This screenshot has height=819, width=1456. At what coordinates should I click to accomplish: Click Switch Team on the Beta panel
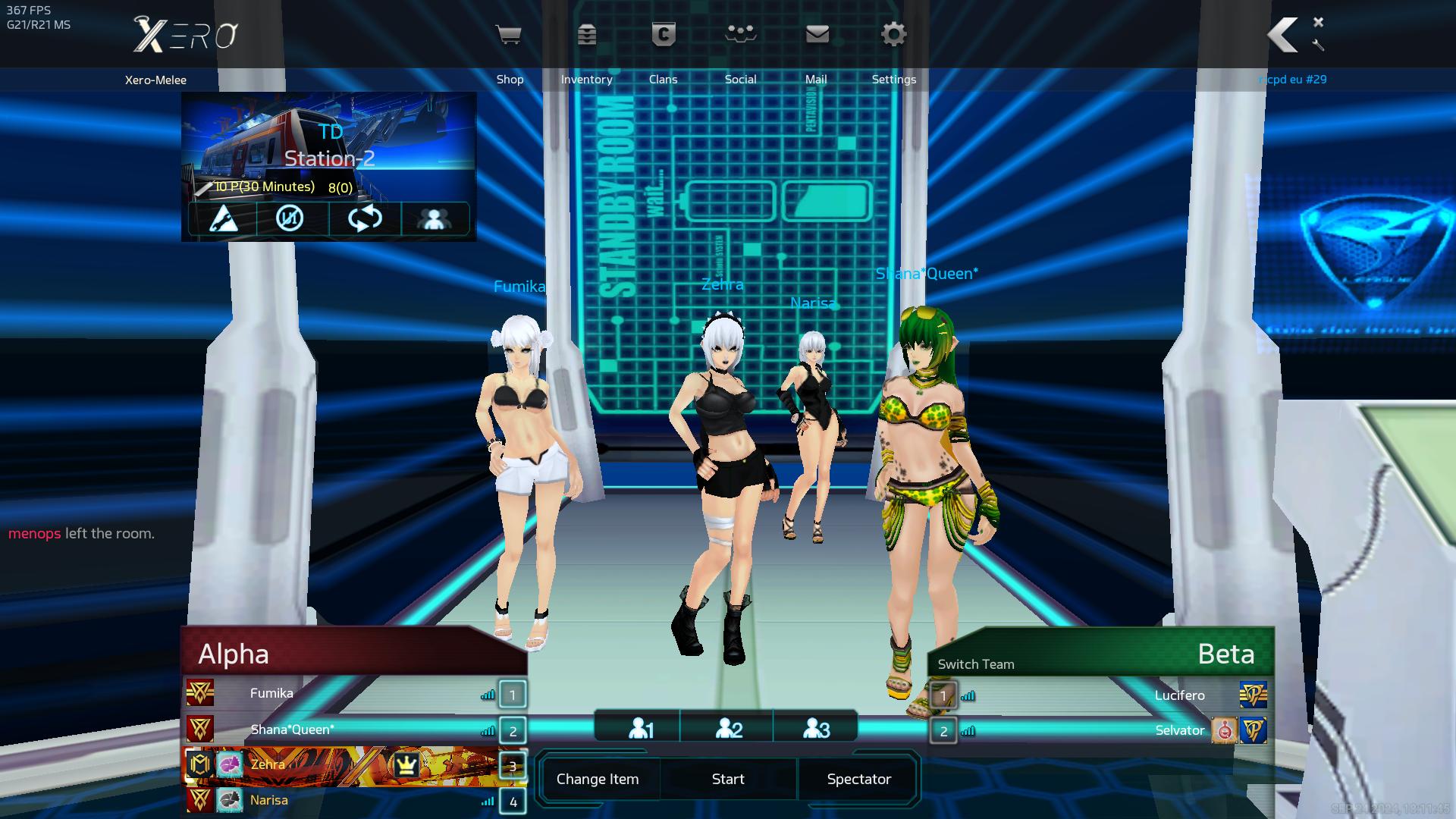[x=976, y=664]
